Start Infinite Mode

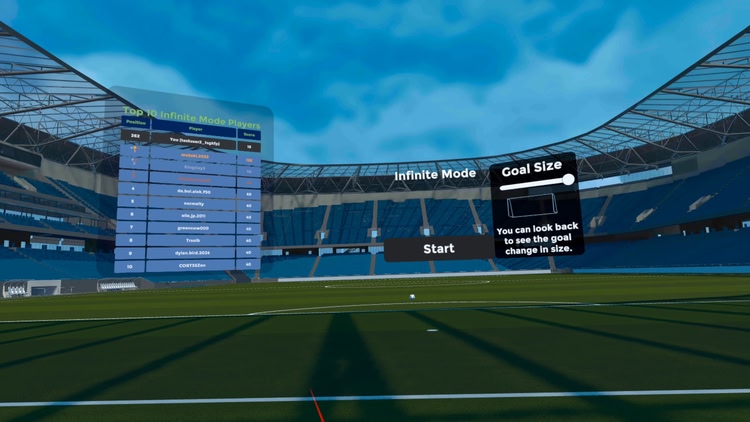[x=438, y=249]
